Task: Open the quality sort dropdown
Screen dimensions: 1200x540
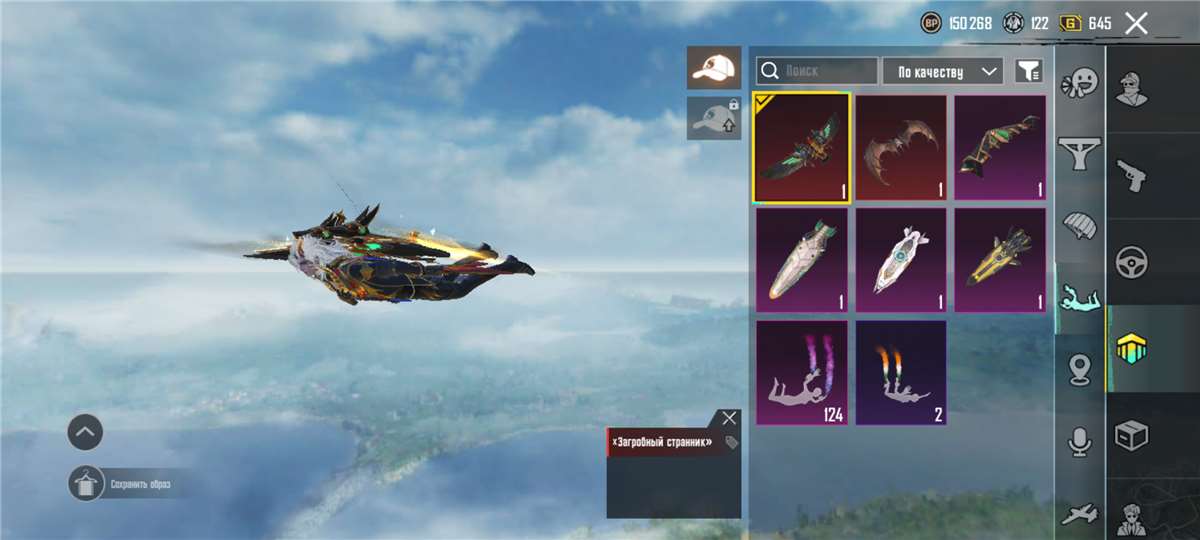Action: pos(942,71)
